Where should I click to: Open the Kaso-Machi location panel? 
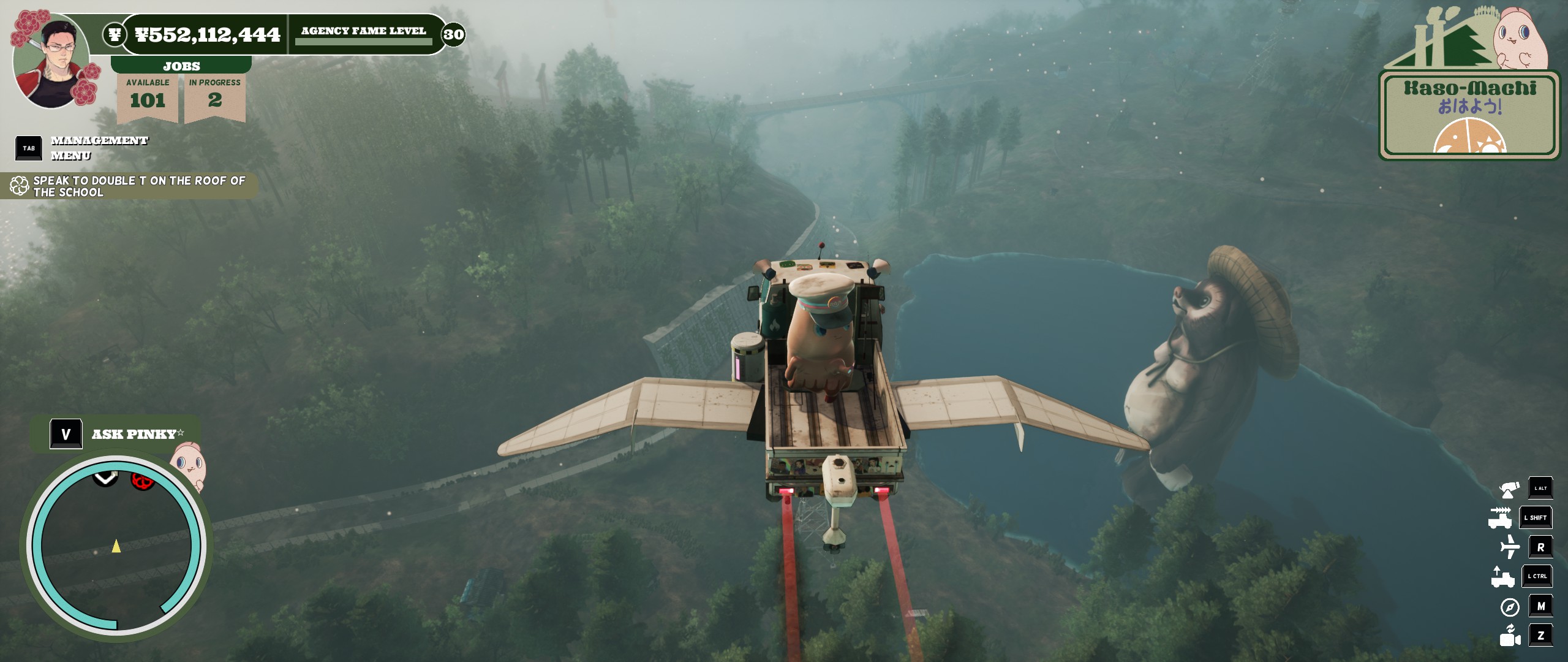click(1470, 113)
